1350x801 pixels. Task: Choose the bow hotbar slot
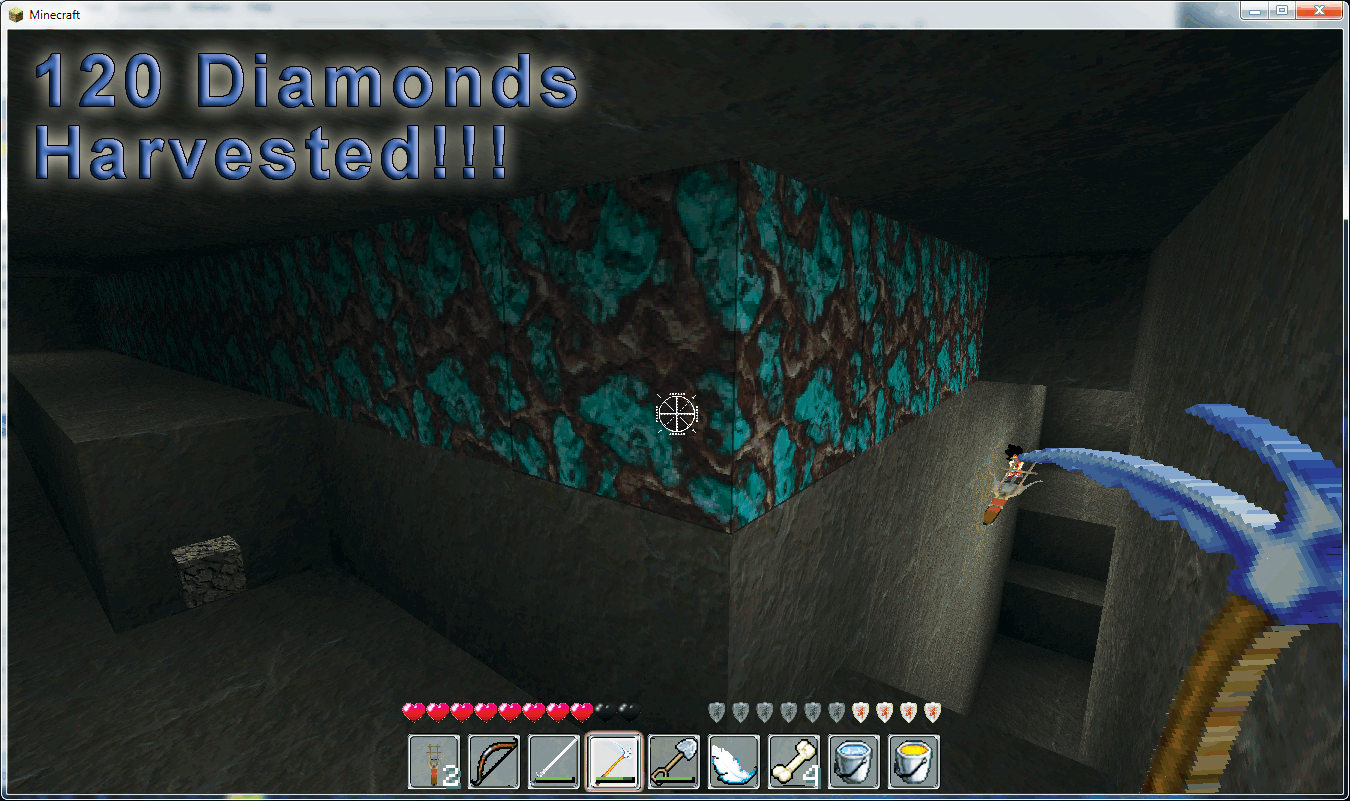(x=494, y=762)
